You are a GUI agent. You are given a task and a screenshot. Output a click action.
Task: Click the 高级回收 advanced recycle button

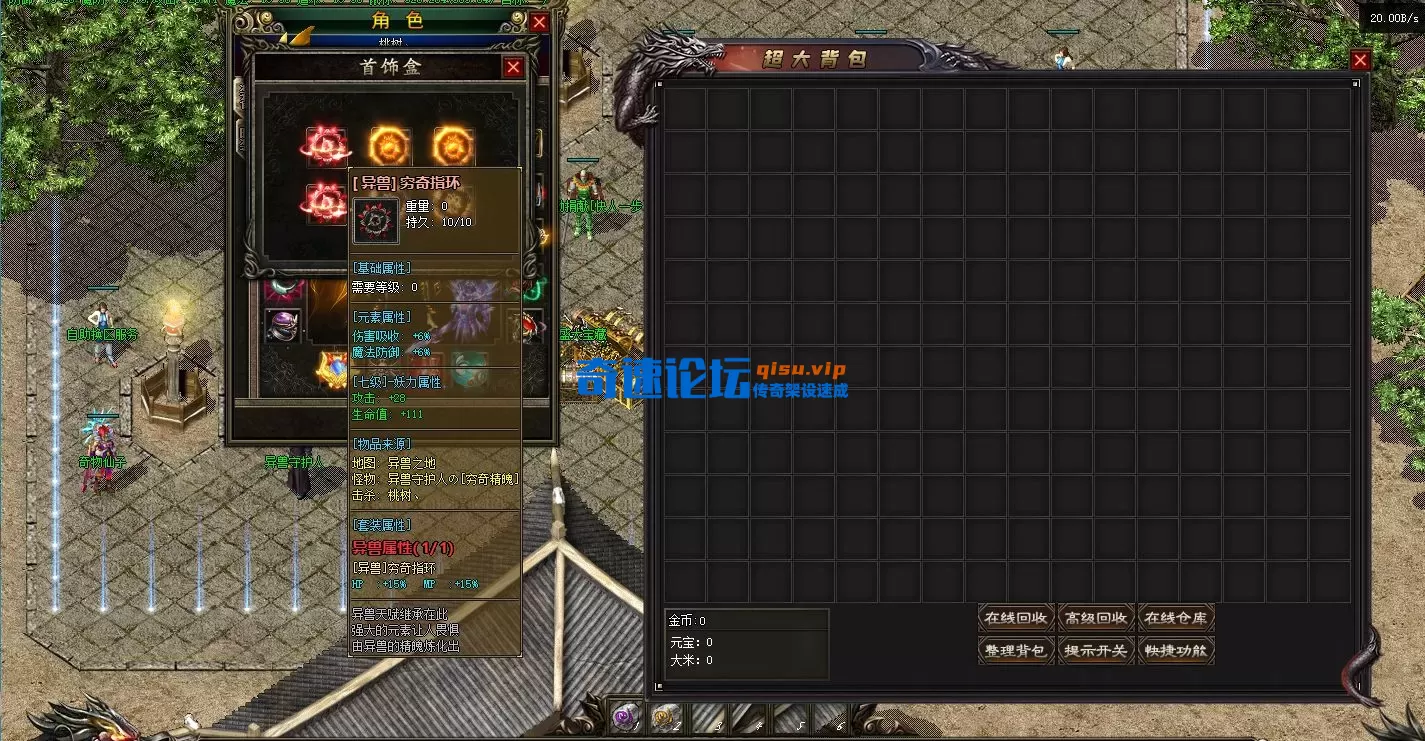(x=1096, y=617)
